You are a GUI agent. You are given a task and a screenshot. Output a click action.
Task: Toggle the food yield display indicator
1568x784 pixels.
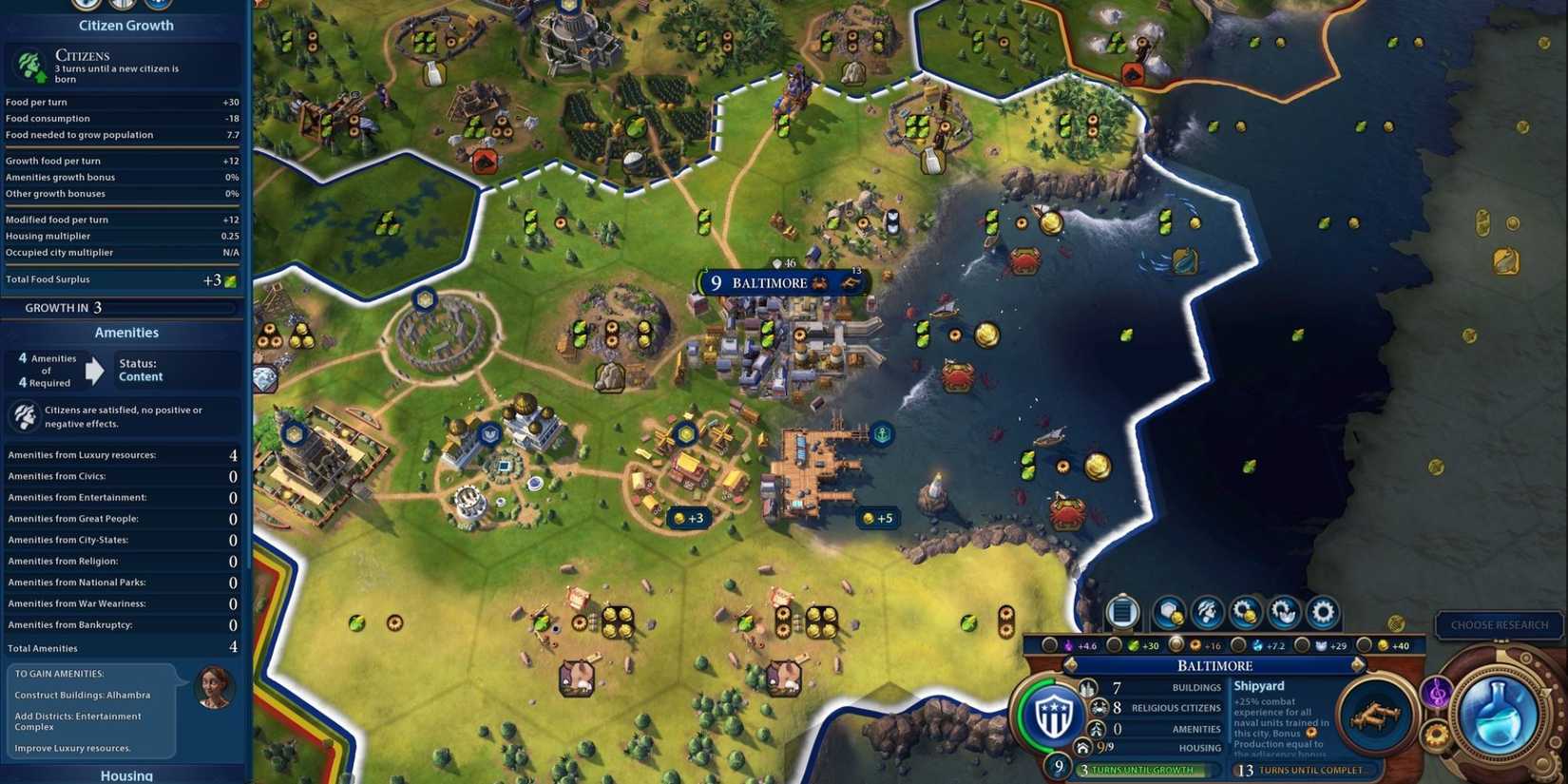pyautogui.click(x=1112, y=646)
